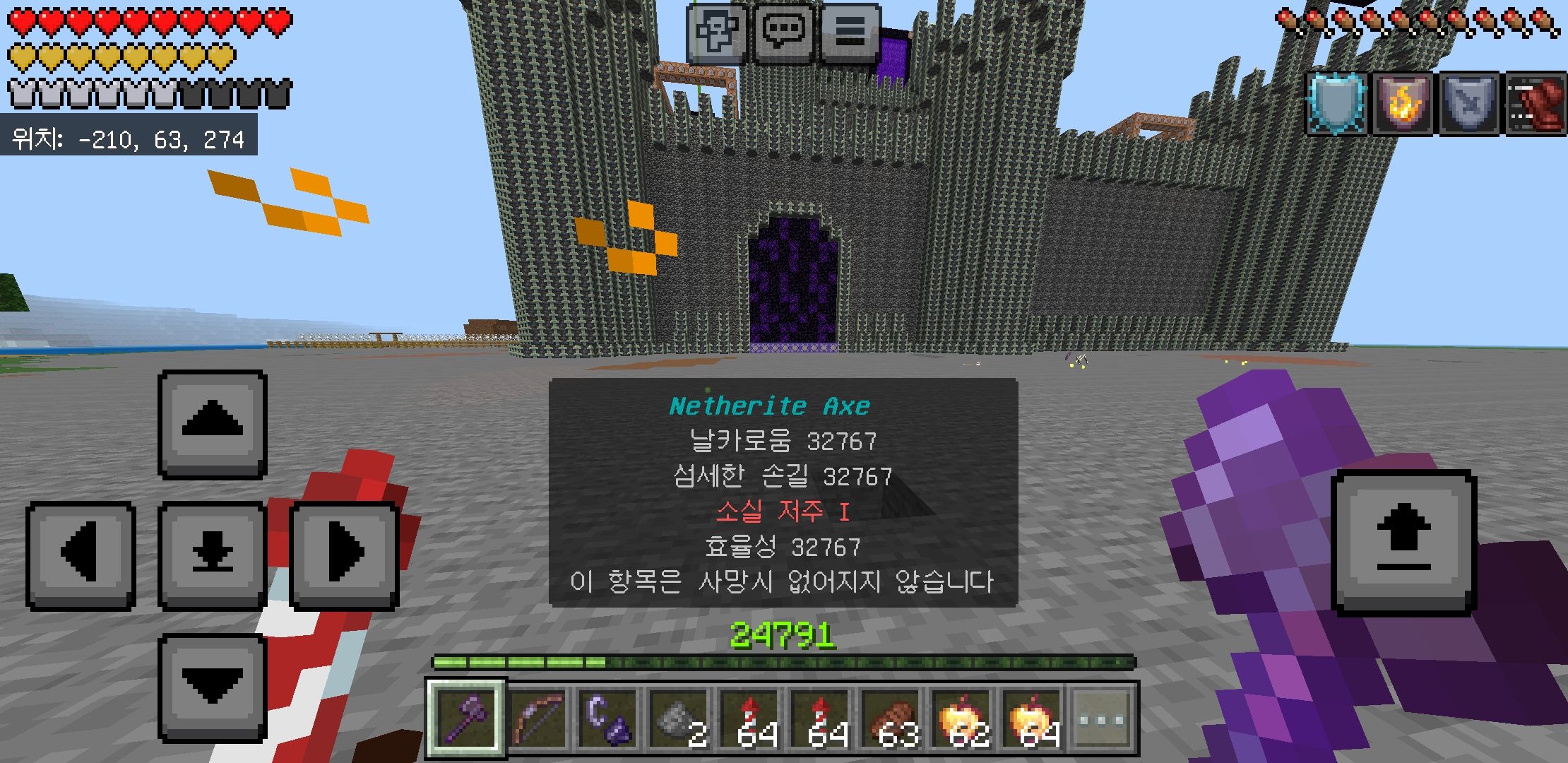Open the emote button at top
Image resolution: width=1568 pixels, height=763 pixels.
(716, 32)
